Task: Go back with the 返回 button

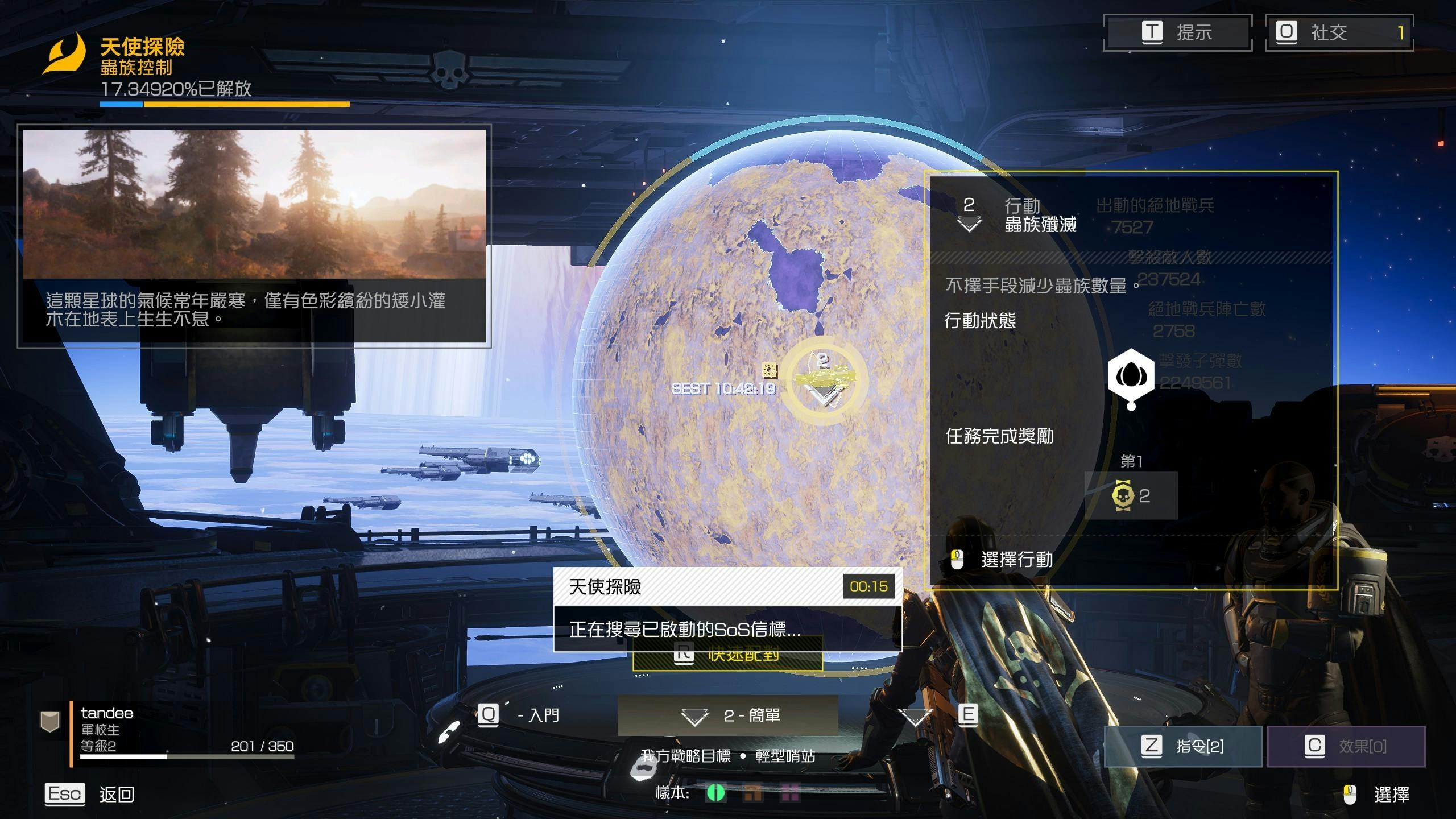Action: point(90,794)
